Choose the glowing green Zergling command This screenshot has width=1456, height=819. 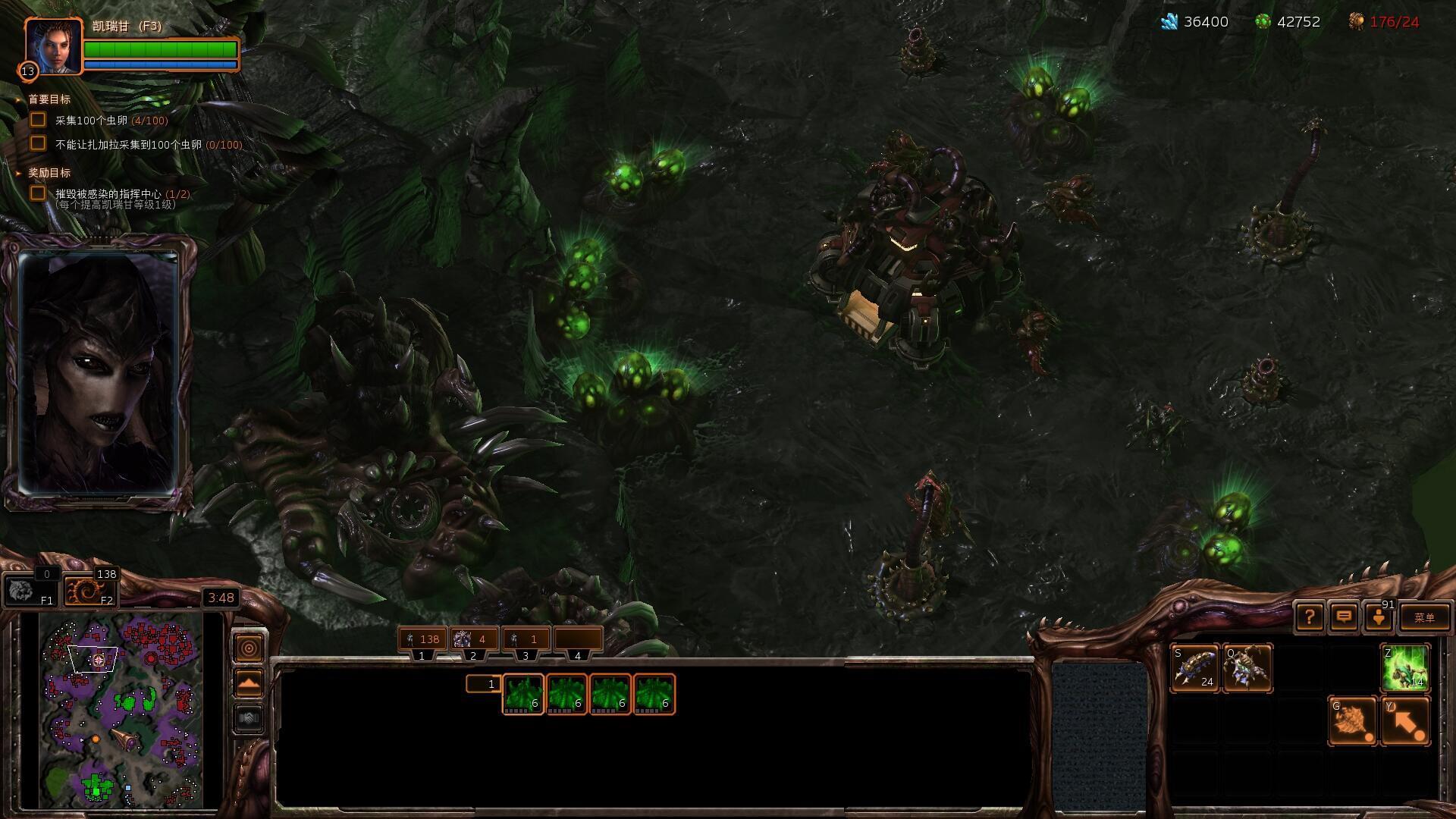(x=1405, y=668)
